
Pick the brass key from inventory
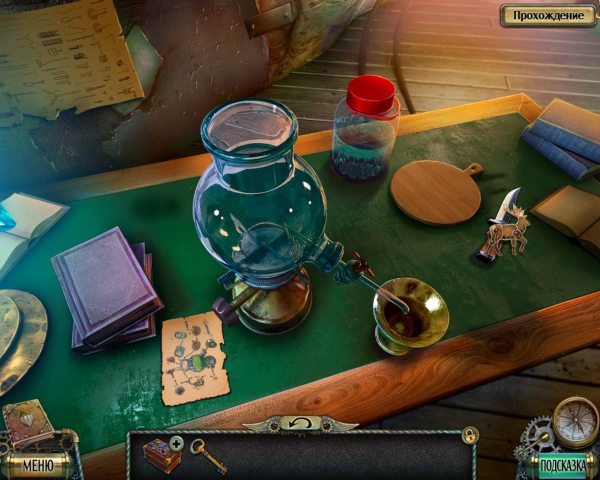(x=208, y=453)
